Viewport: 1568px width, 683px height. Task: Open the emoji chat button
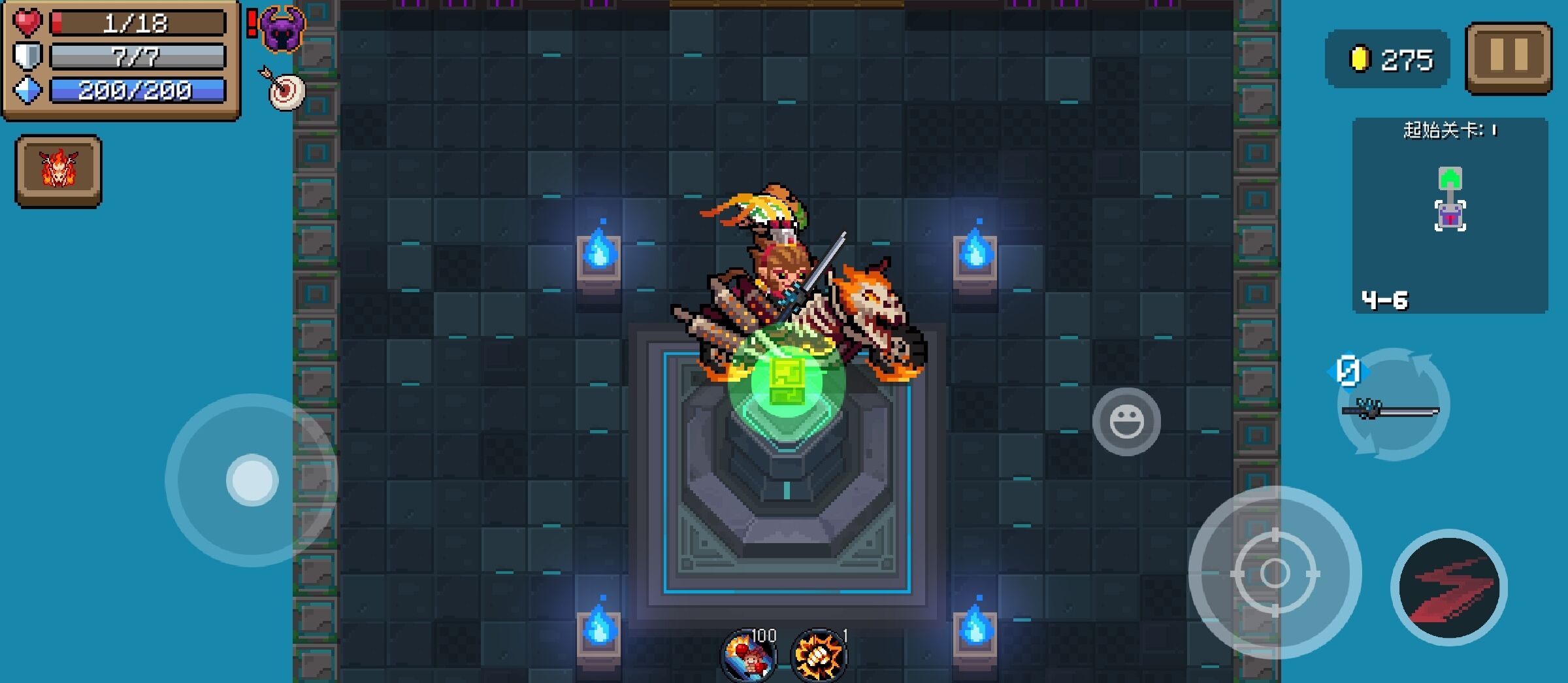(x=1126, y=422)
